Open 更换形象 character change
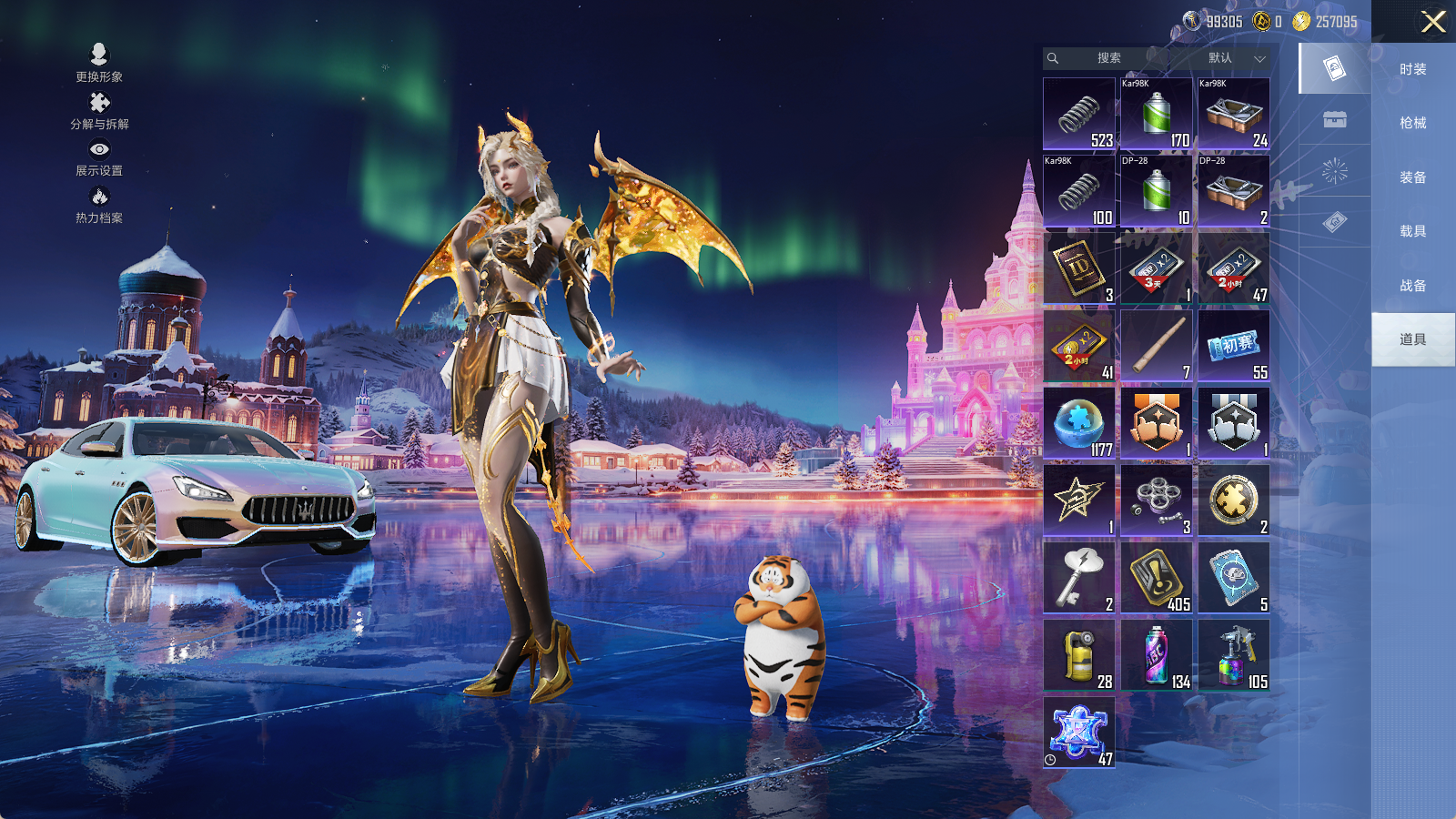The image size is (1456, 819). tap(99, 62)
